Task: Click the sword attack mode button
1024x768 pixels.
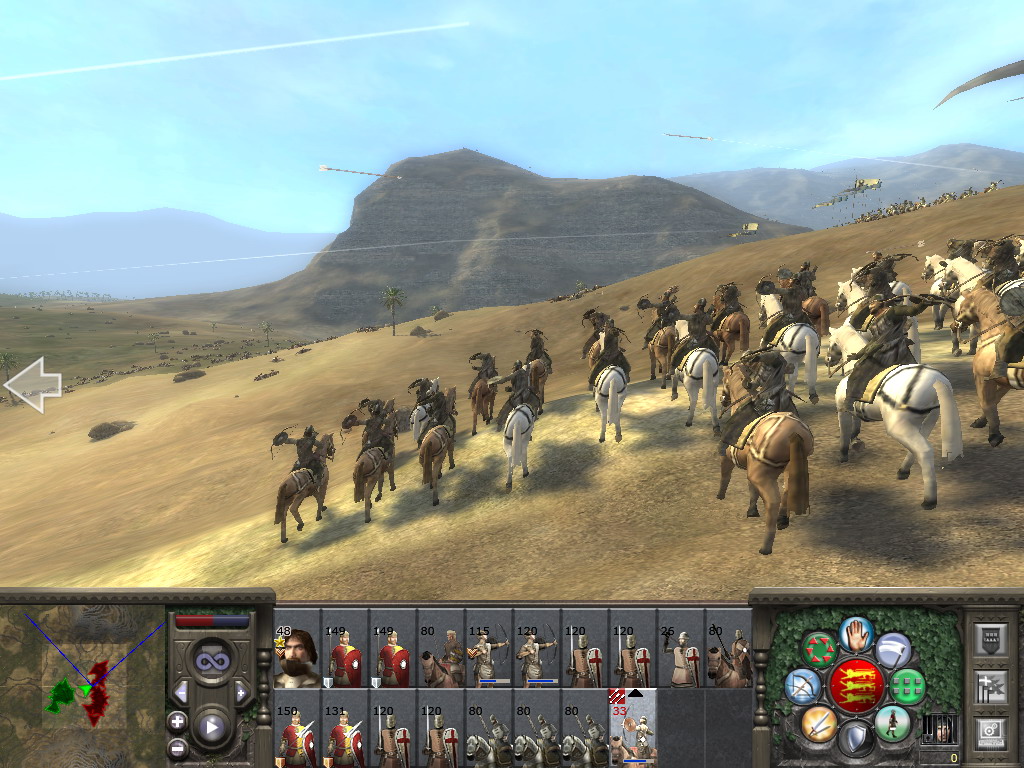Action: (819, 723)
